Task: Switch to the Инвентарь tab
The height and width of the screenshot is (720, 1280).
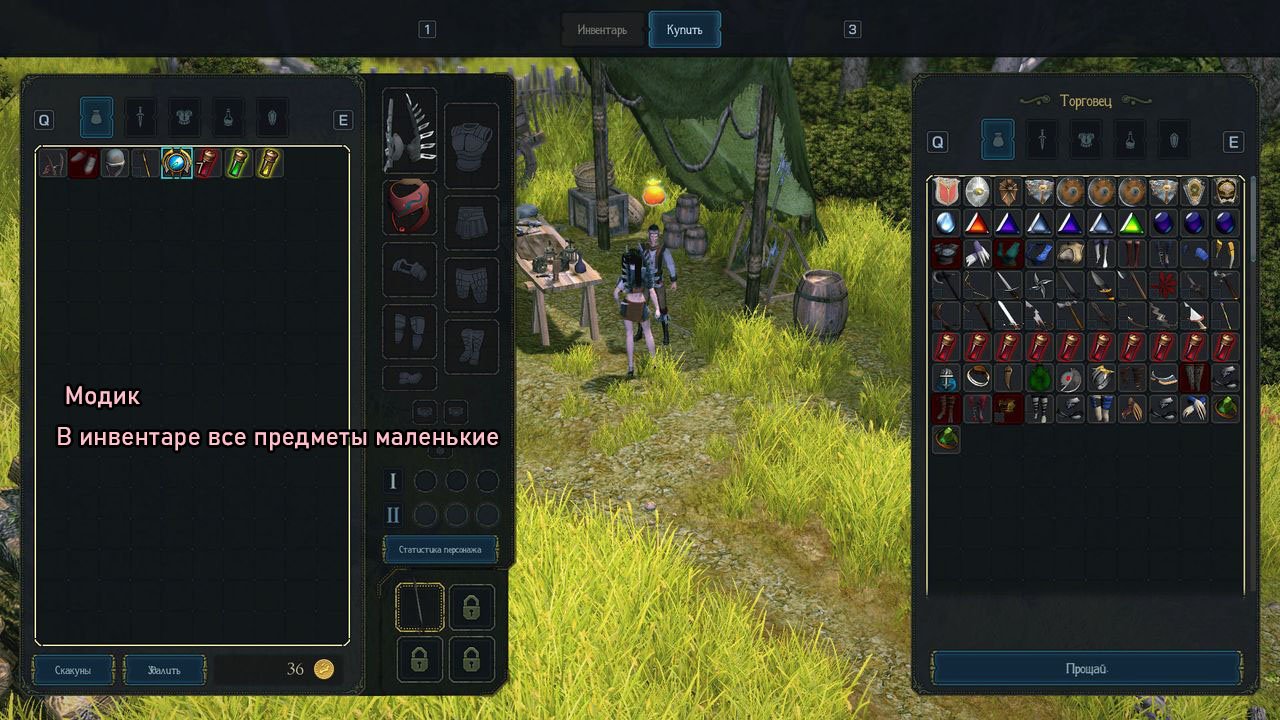Action: 602,30
